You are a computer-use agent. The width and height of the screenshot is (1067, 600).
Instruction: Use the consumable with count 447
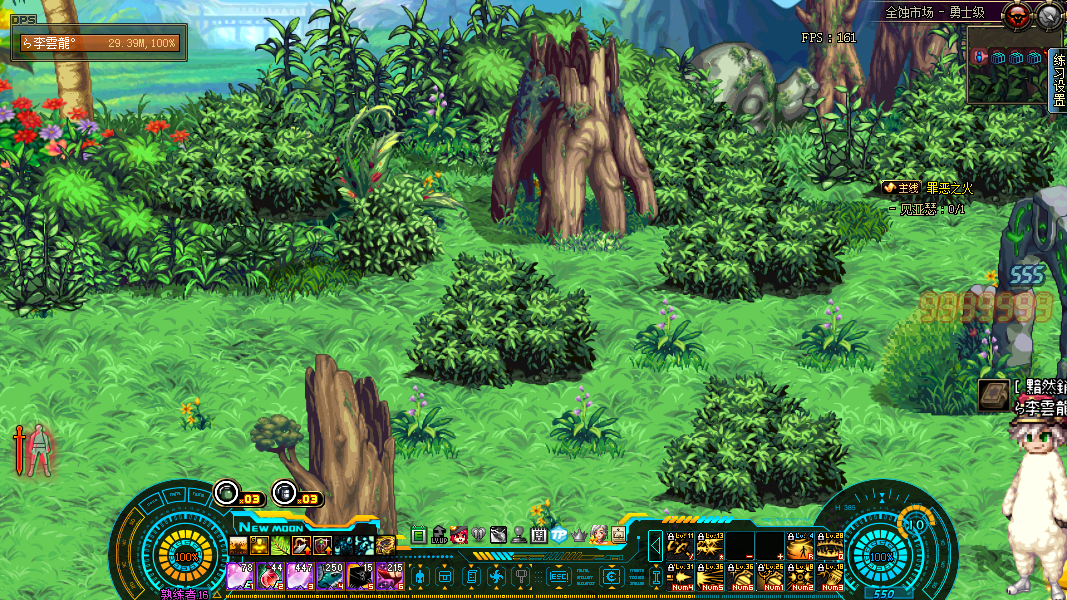tap(300, 577)
